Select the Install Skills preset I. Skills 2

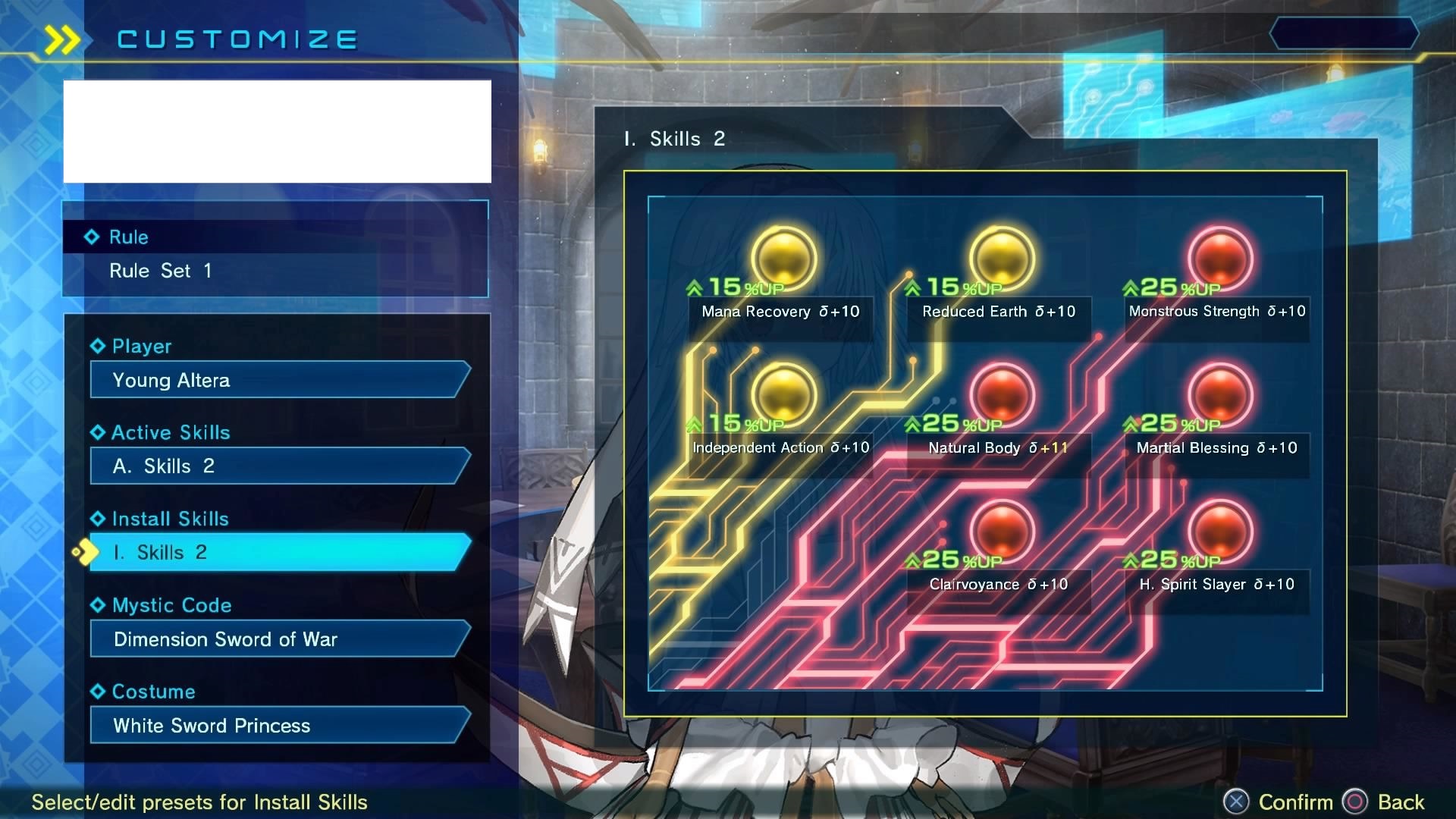coord(279,552)
